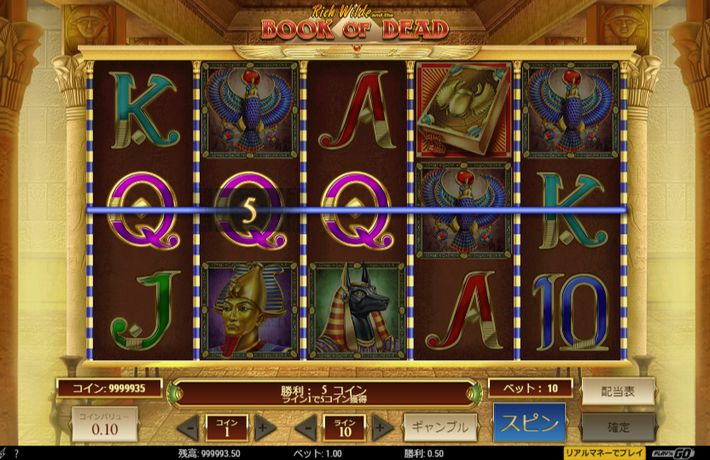Select the grey 確定 button
The height and width of the screenshot is (460, 710).
[x=619, y=426]
